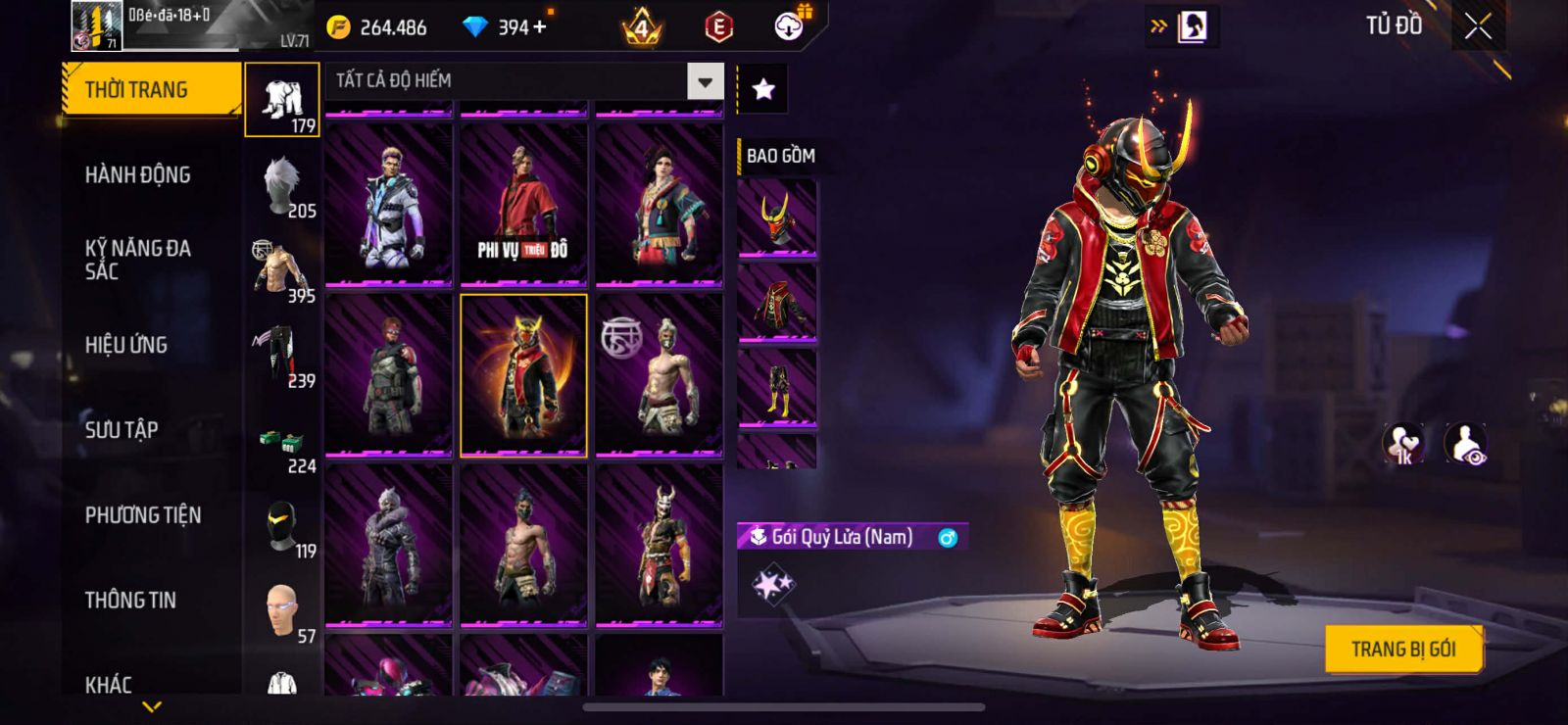Choose the fire demon bundle thumbnail
This screenshot has height=725, width=1568.
pyautogui.click(x=523, y=376)
